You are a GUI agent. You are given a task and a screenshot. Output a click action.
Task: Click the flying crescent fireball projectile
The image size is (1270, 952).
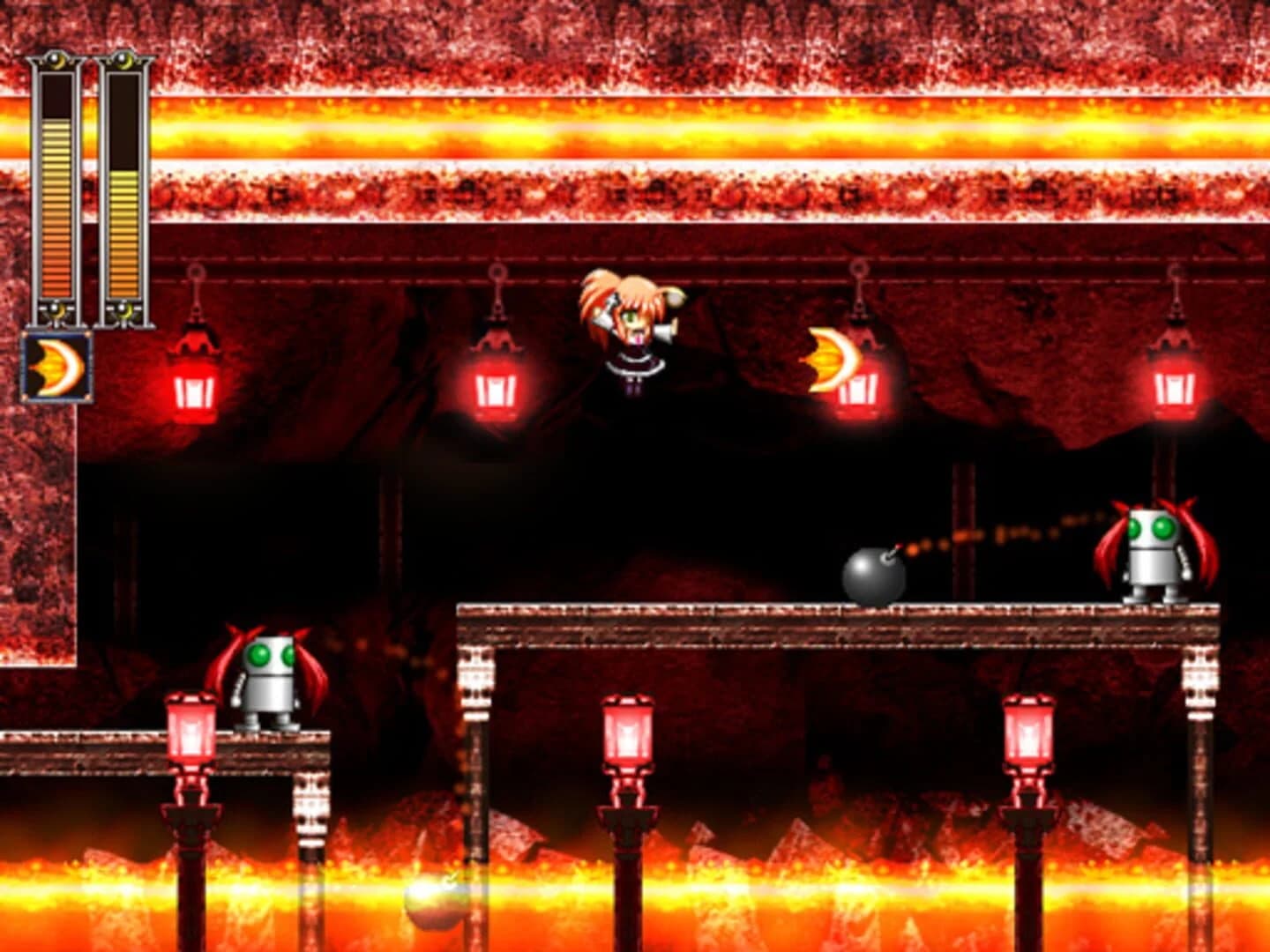tap(827, 357)
